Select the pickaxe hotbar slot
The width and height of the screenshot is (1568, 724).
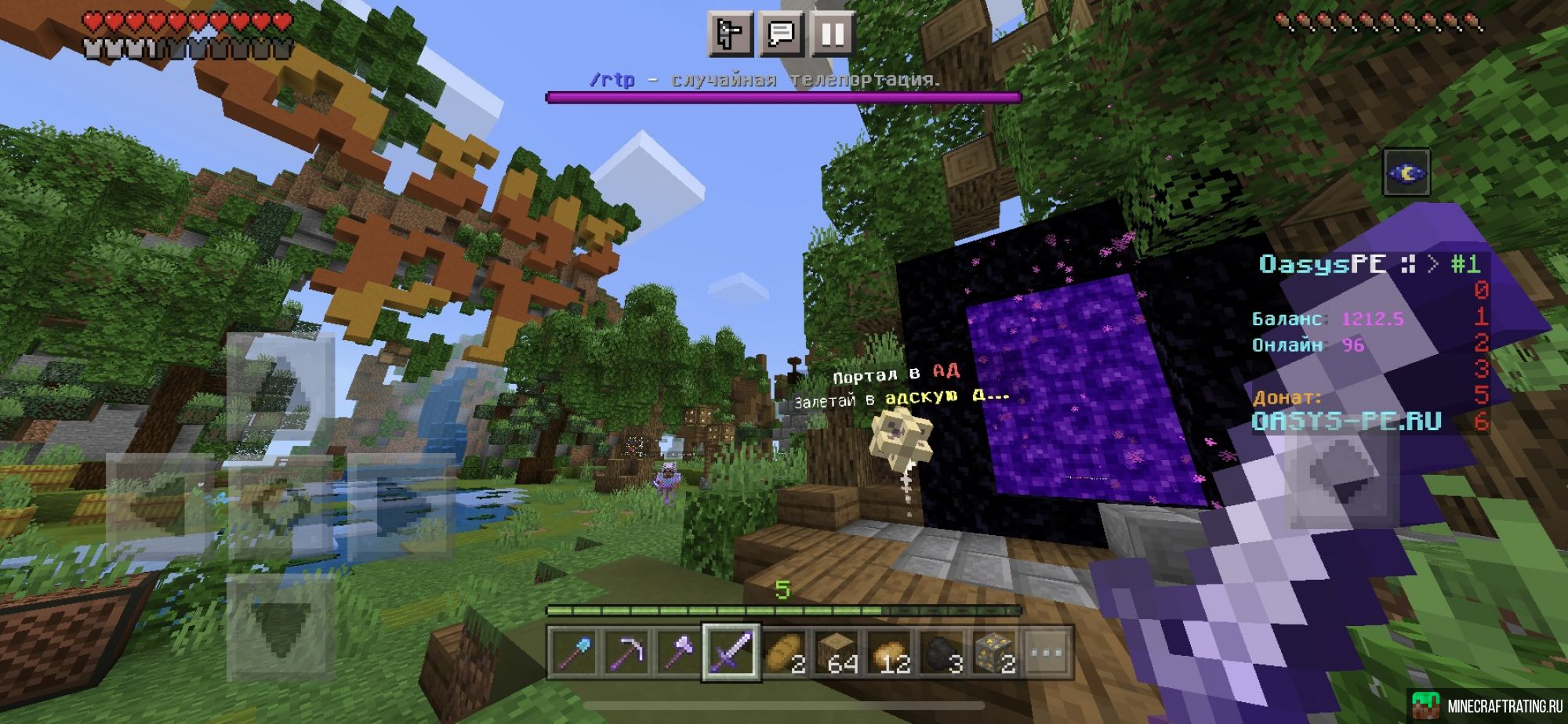626,652
